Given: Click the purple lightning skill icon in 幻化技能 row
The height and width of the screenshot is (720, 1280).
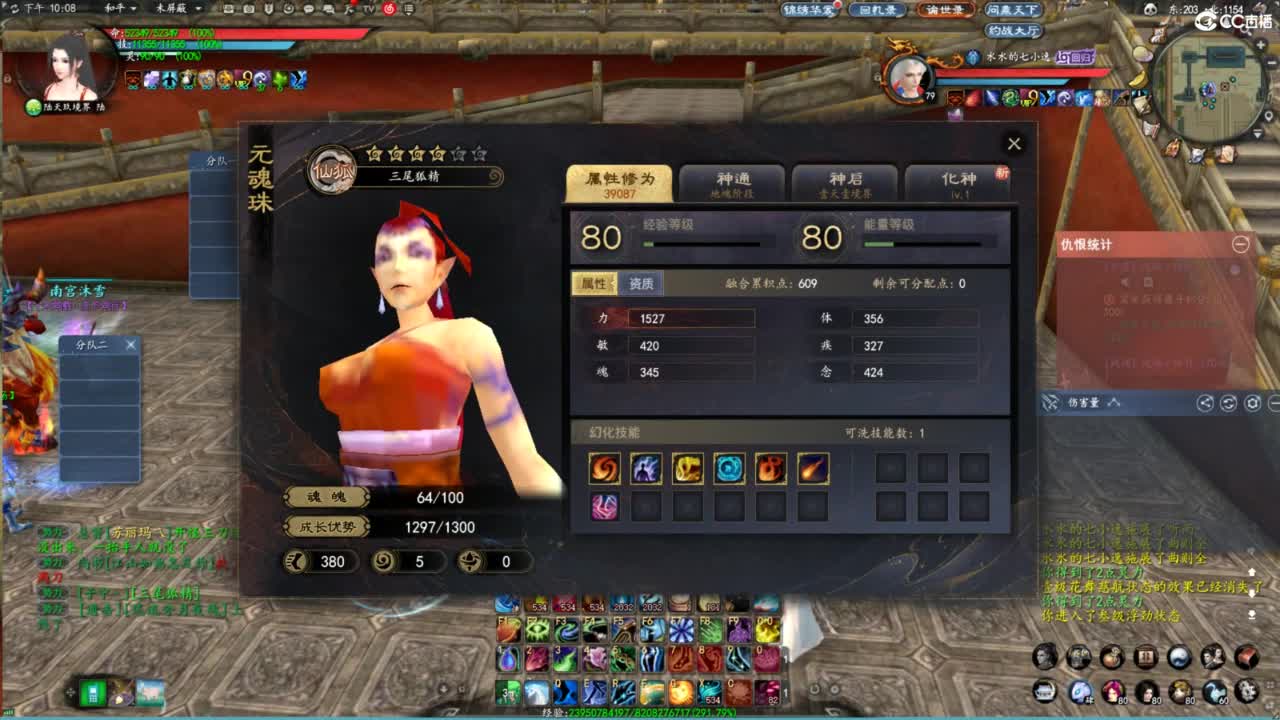Looking at the screenshot, I should pos(646,467).
